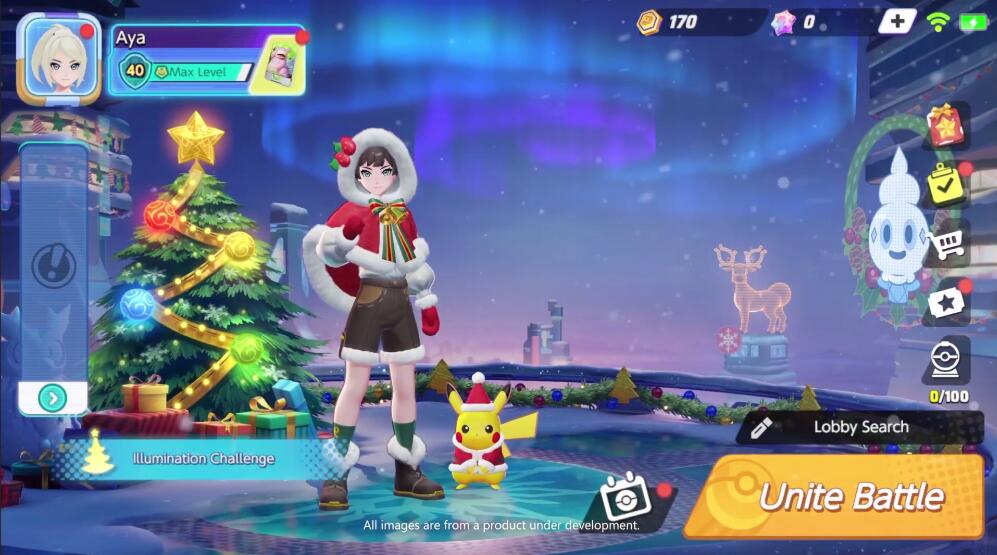997x555 pixels.
Task: Open the shopping cart shop
Action: point(945,242)
